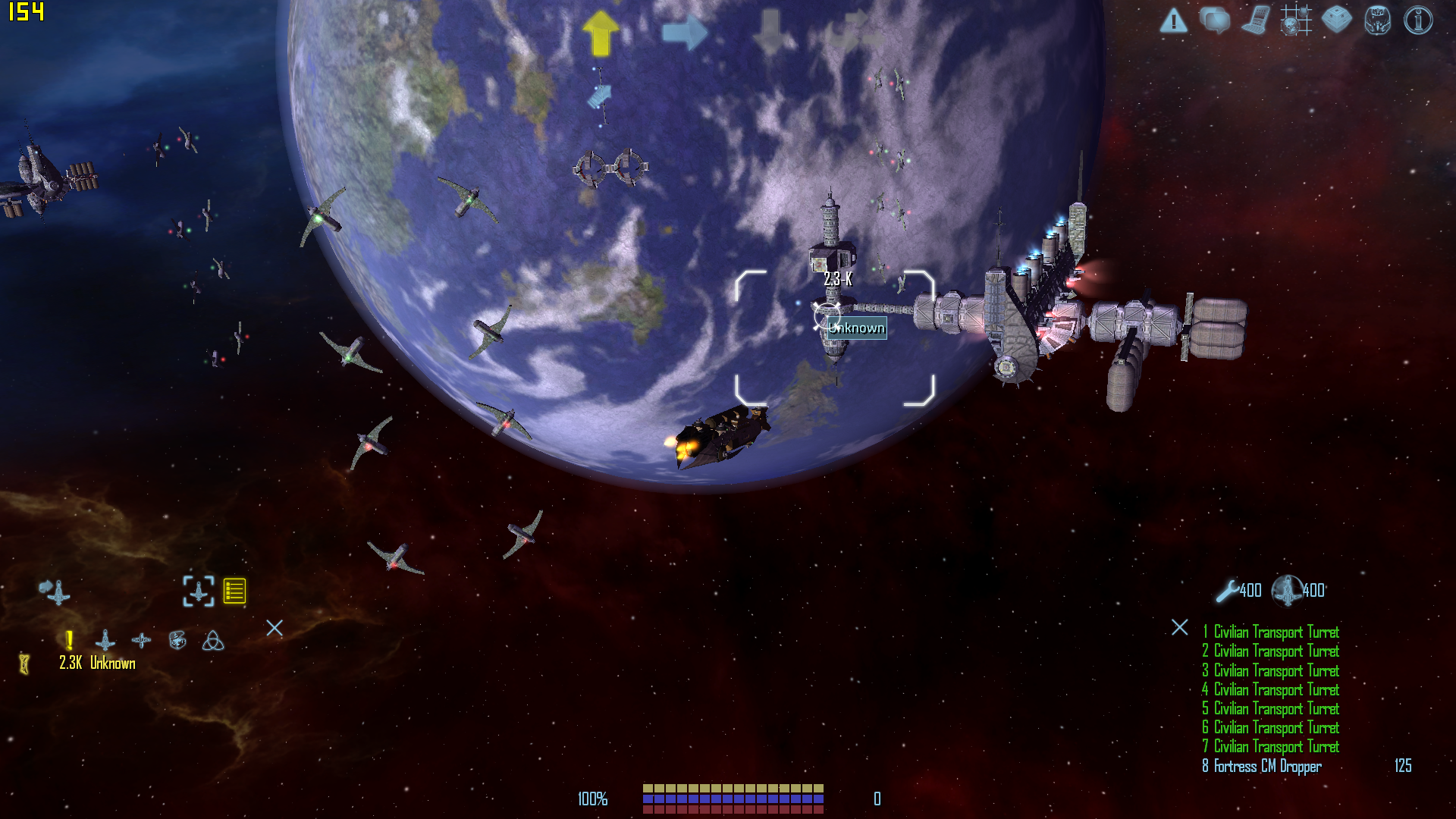Open the laptop computer icon
The height and width of the screenshot is (819, 1456).
pos(1255,20)
